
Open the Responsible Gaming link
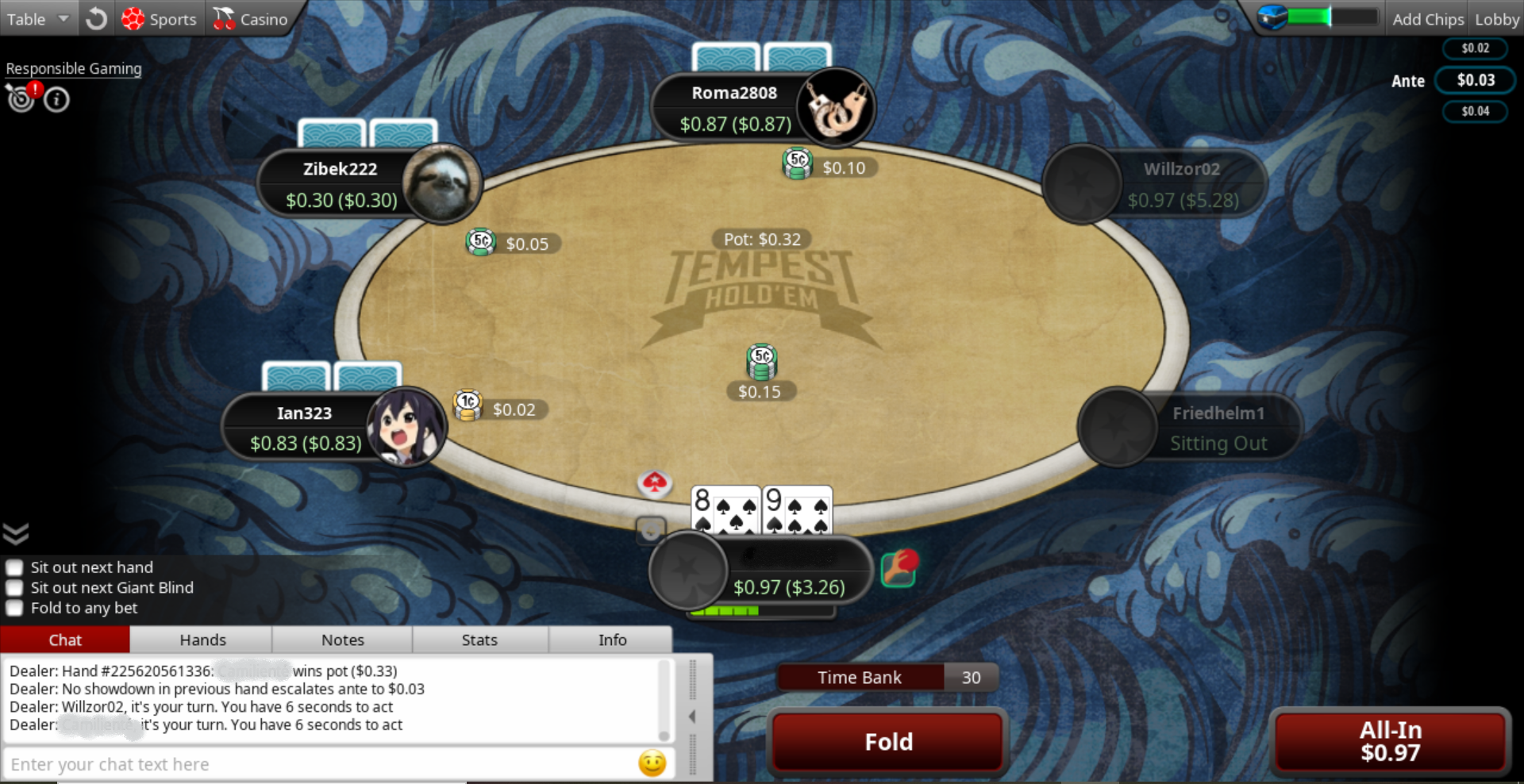tap(74, 69)
